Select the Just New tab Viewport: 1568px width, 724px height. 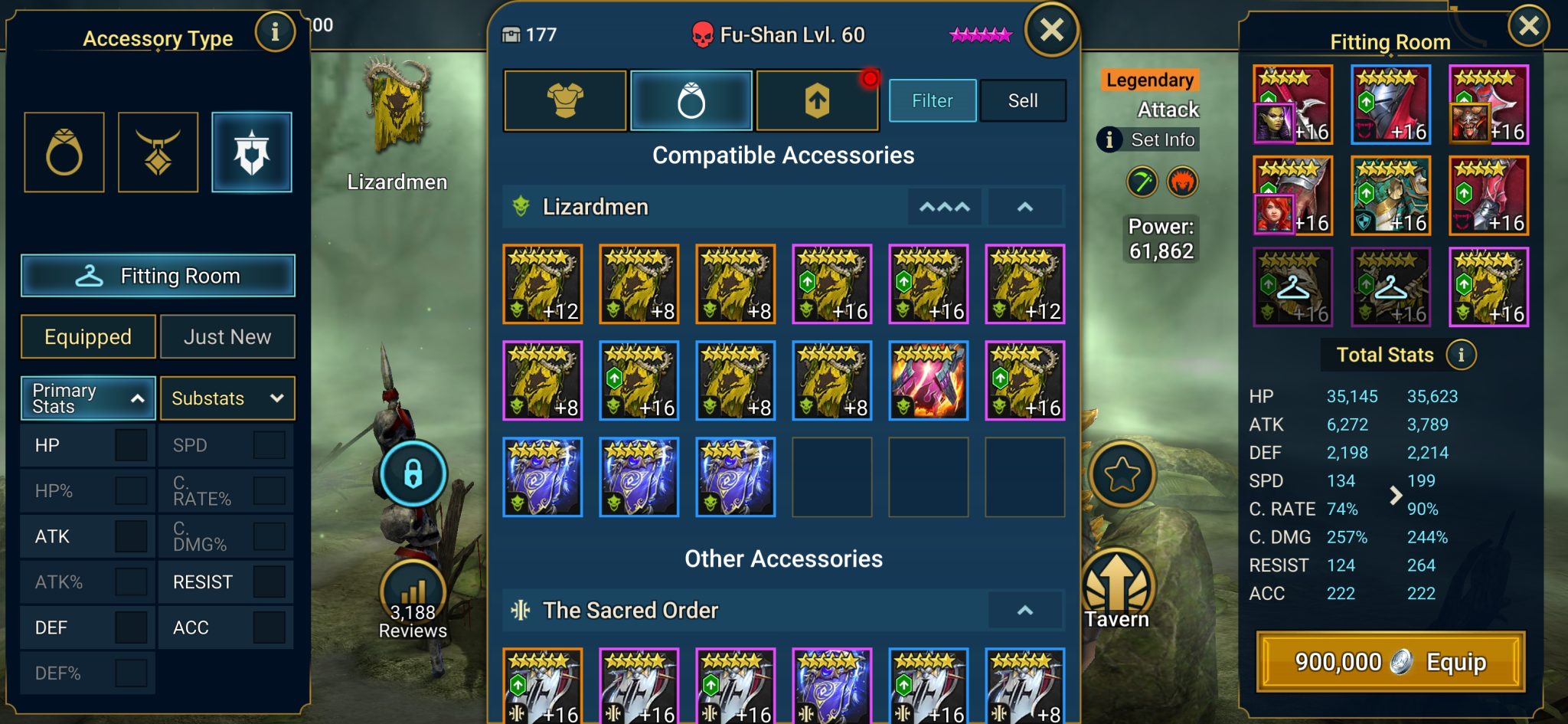(227, 336)
